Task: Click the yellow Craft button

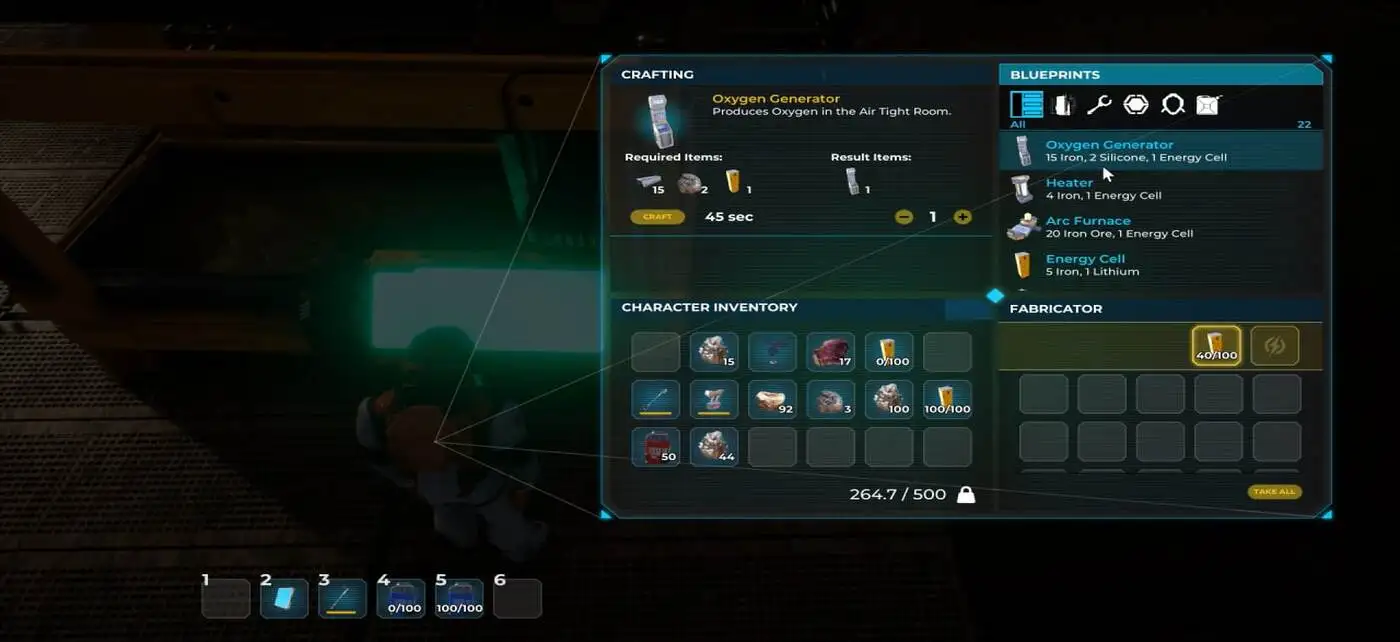Action: click(657, 217)
